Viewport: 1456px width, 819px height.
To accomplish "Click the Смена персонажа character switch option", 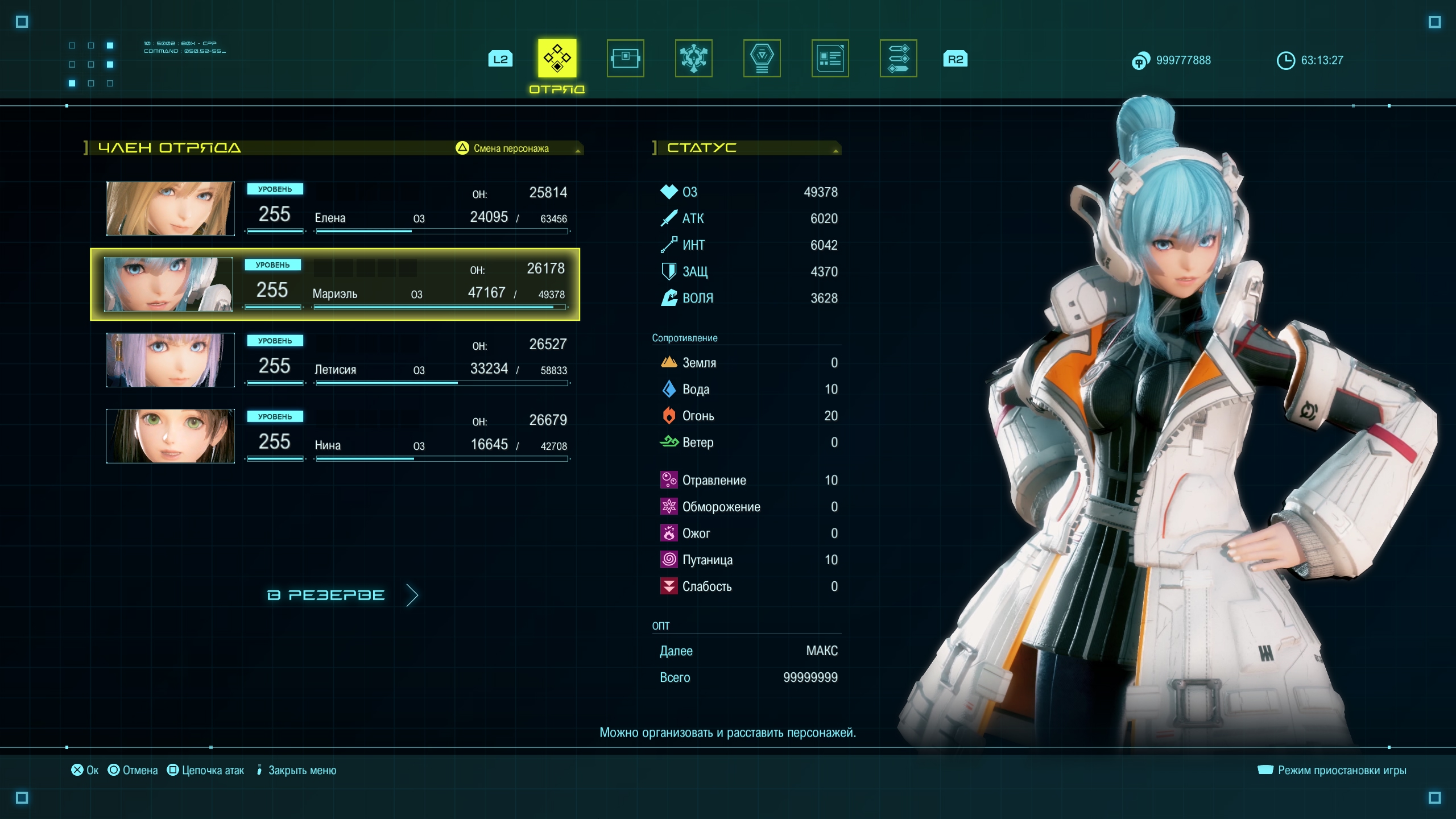I will click(x=503, y=148).
